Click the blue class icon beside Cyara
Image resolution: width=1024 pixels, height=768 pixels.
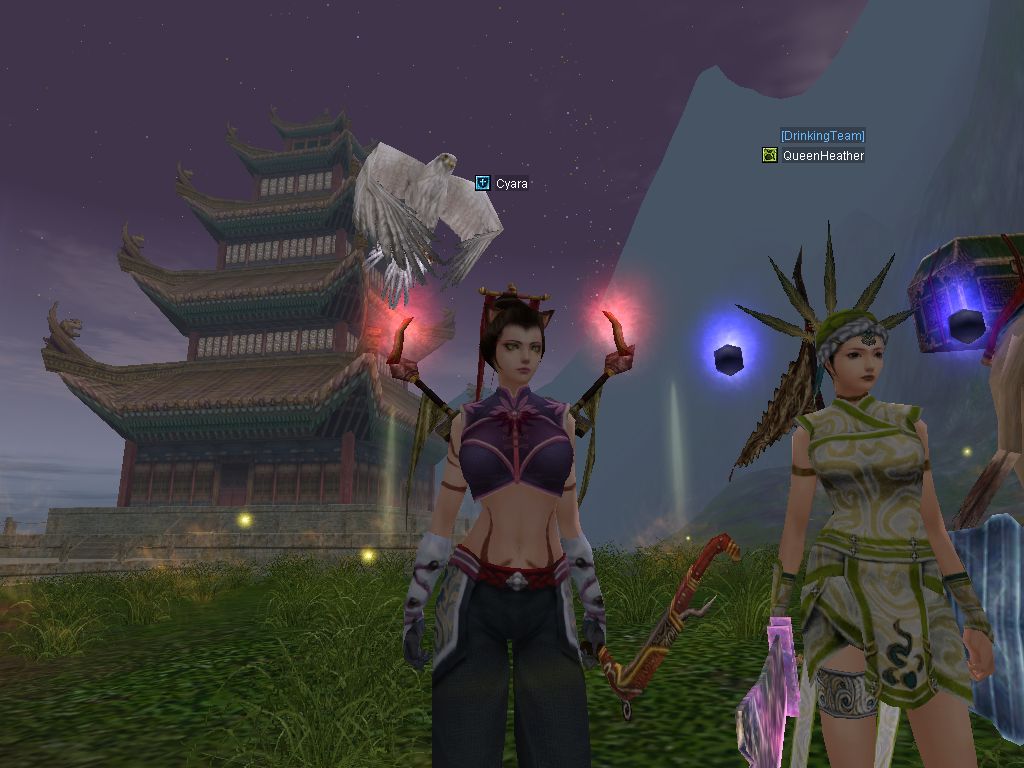click(x=483, y=183)
